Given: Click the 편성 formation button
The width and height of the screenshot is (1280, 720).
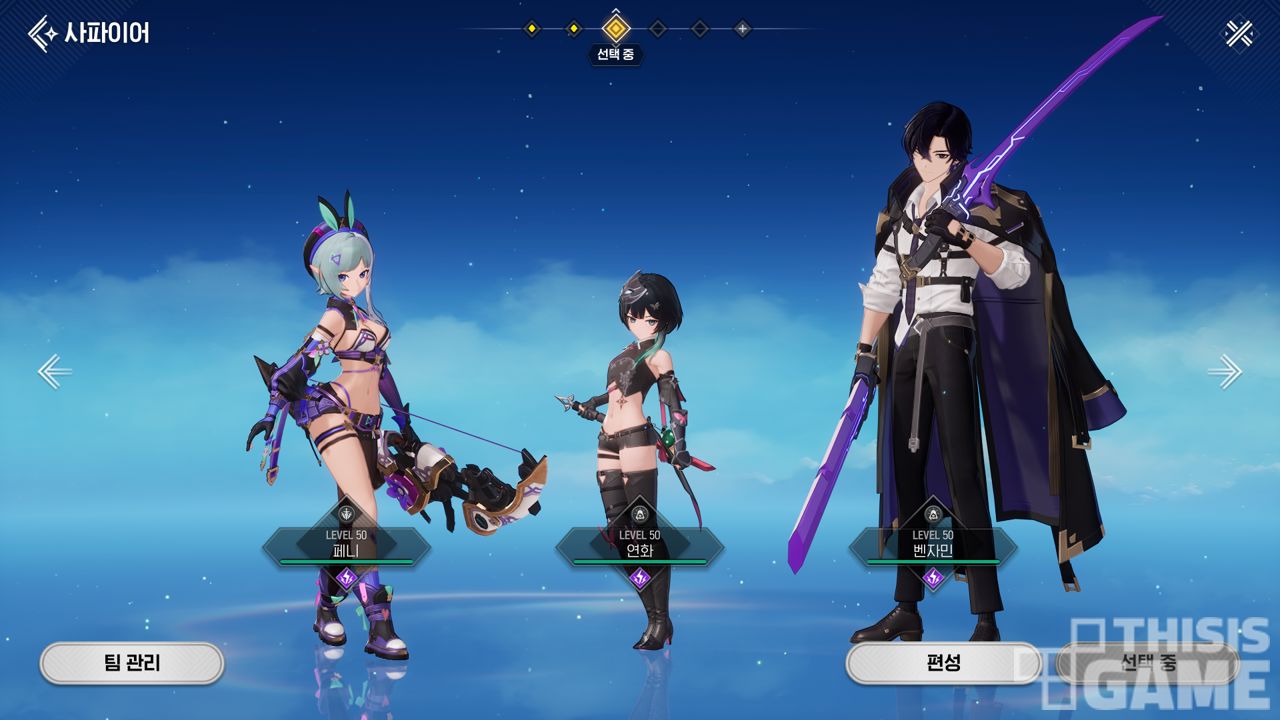Looking at the screenshot, I should point(942,662).
